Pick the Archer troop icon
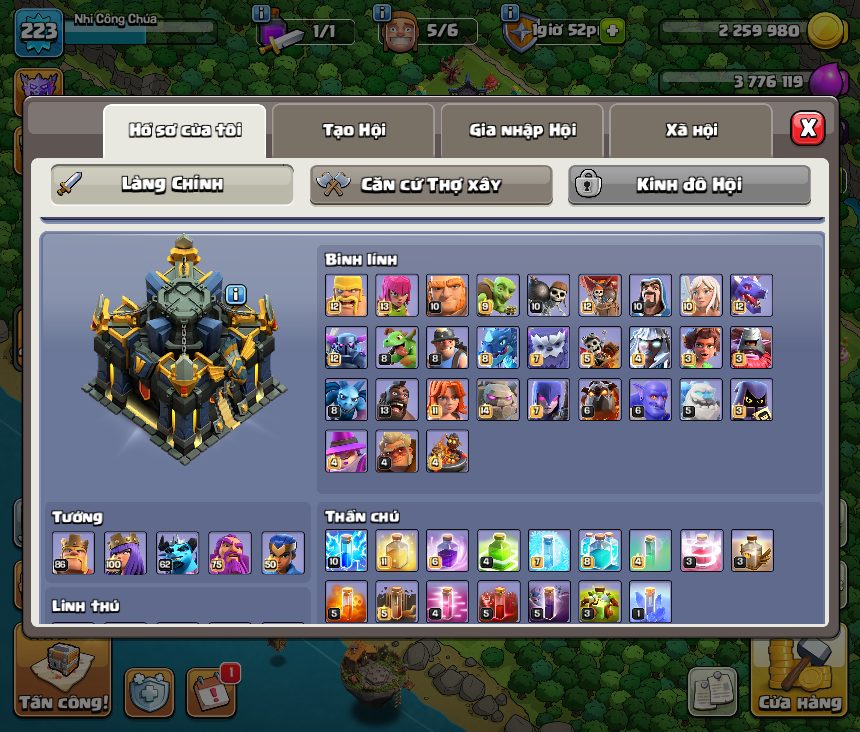Image resolution: width=860 pixels, height=732 pixels. pyautogui.click(x=397, y=296)
